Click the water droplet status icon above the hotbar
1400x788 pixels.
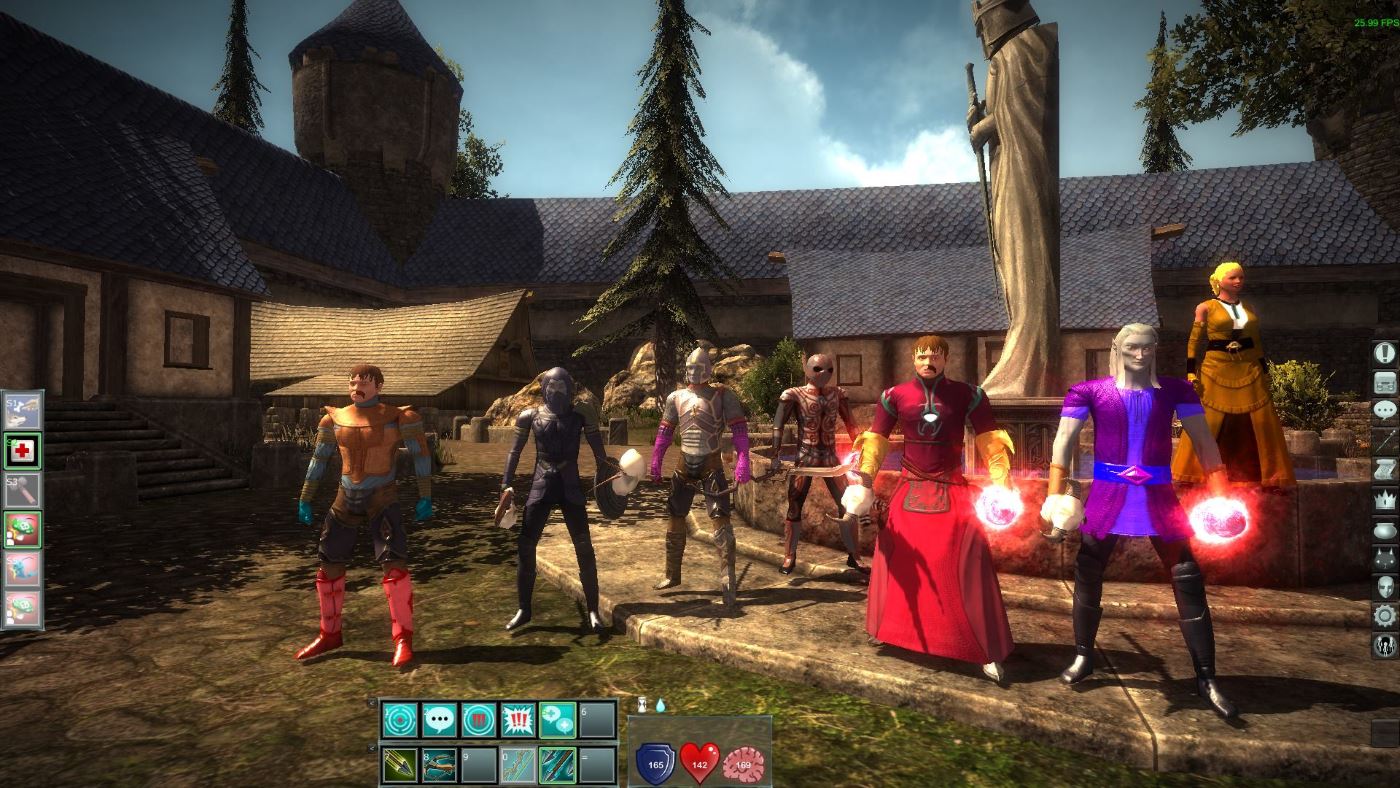[661, 706]
